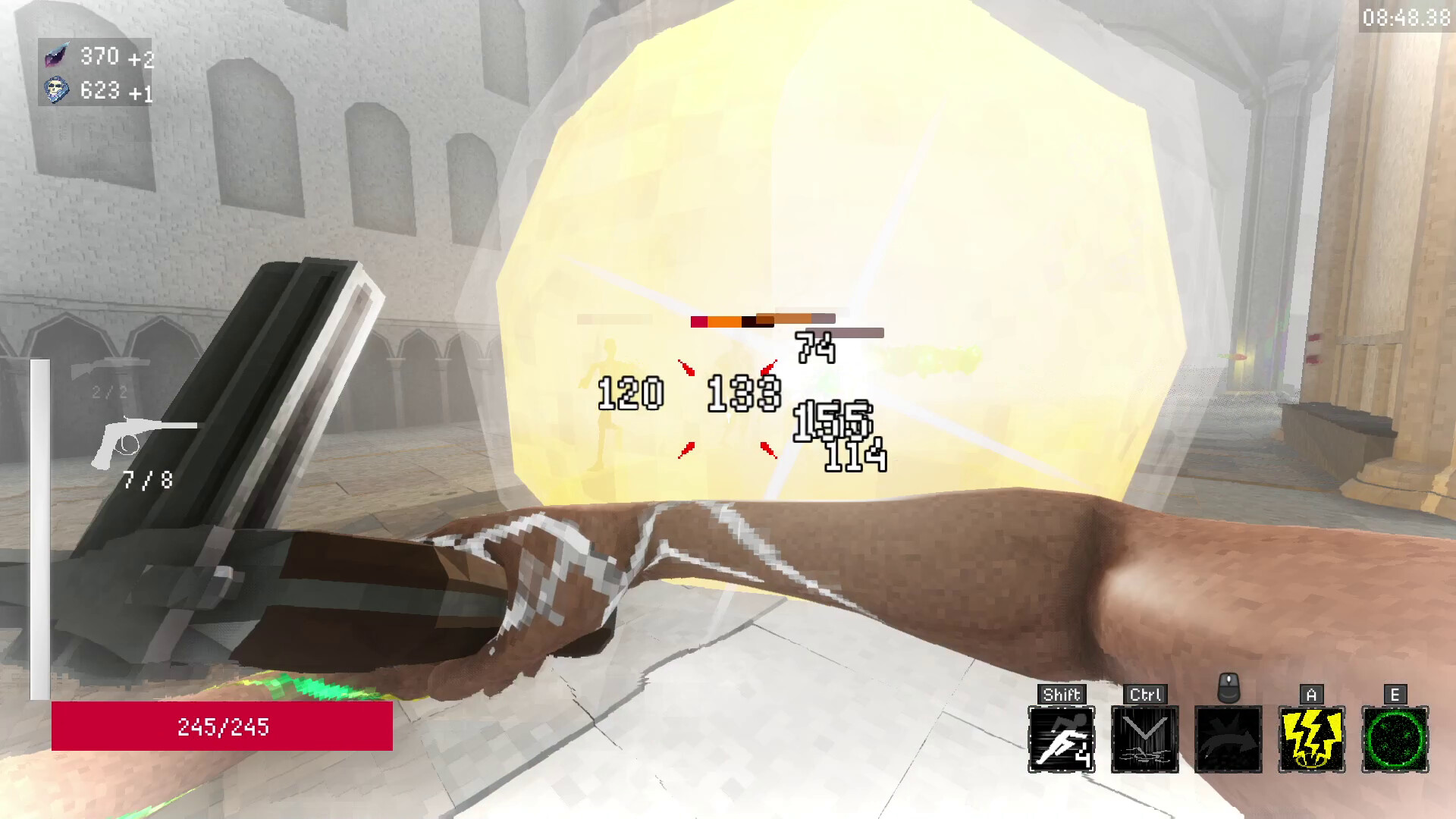
Task: Click the 7/8 ammo counter text
Action: point(149,478)
